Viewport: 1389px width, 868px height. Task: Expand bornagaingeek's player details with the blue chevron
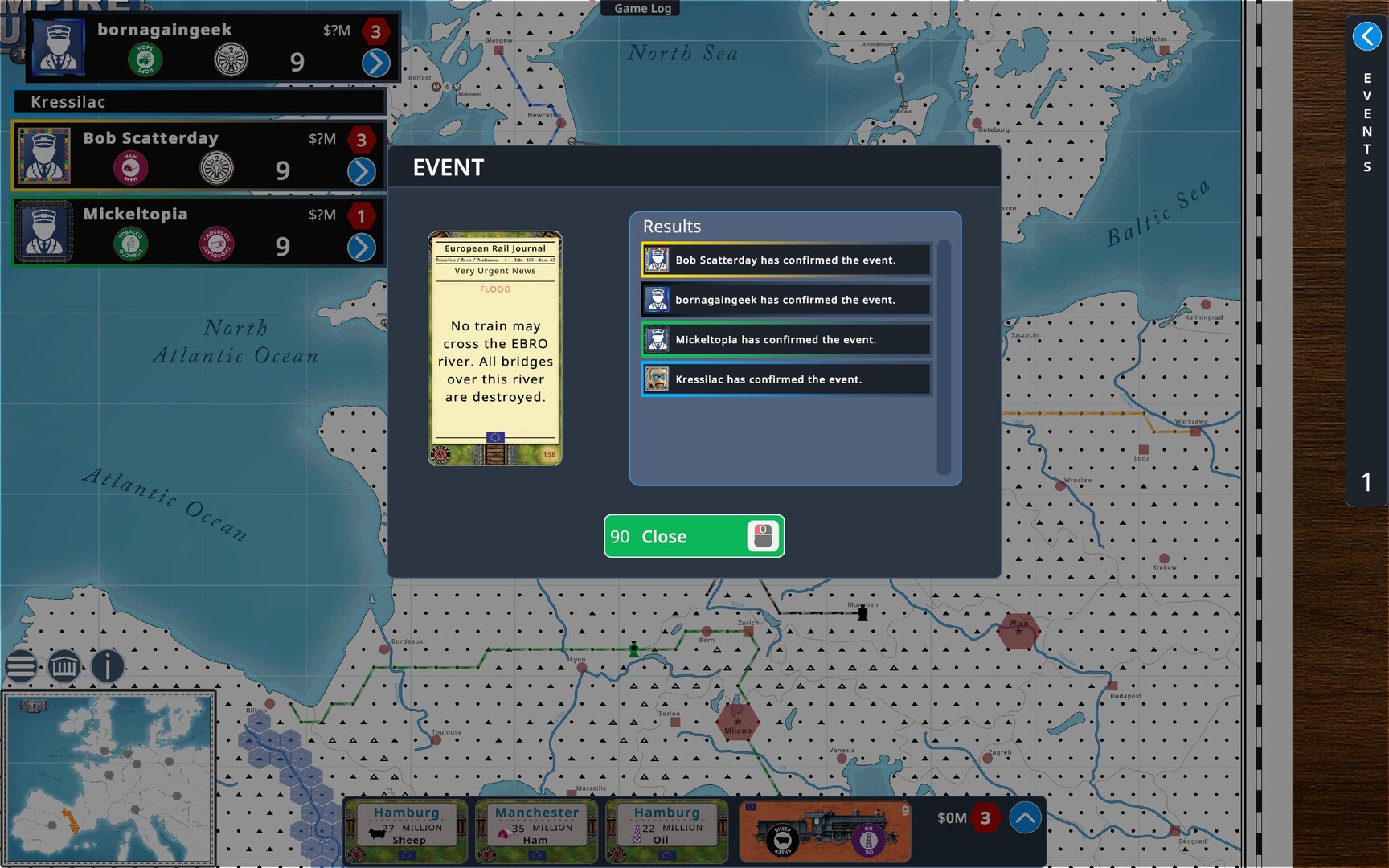[x=375, y=61]
